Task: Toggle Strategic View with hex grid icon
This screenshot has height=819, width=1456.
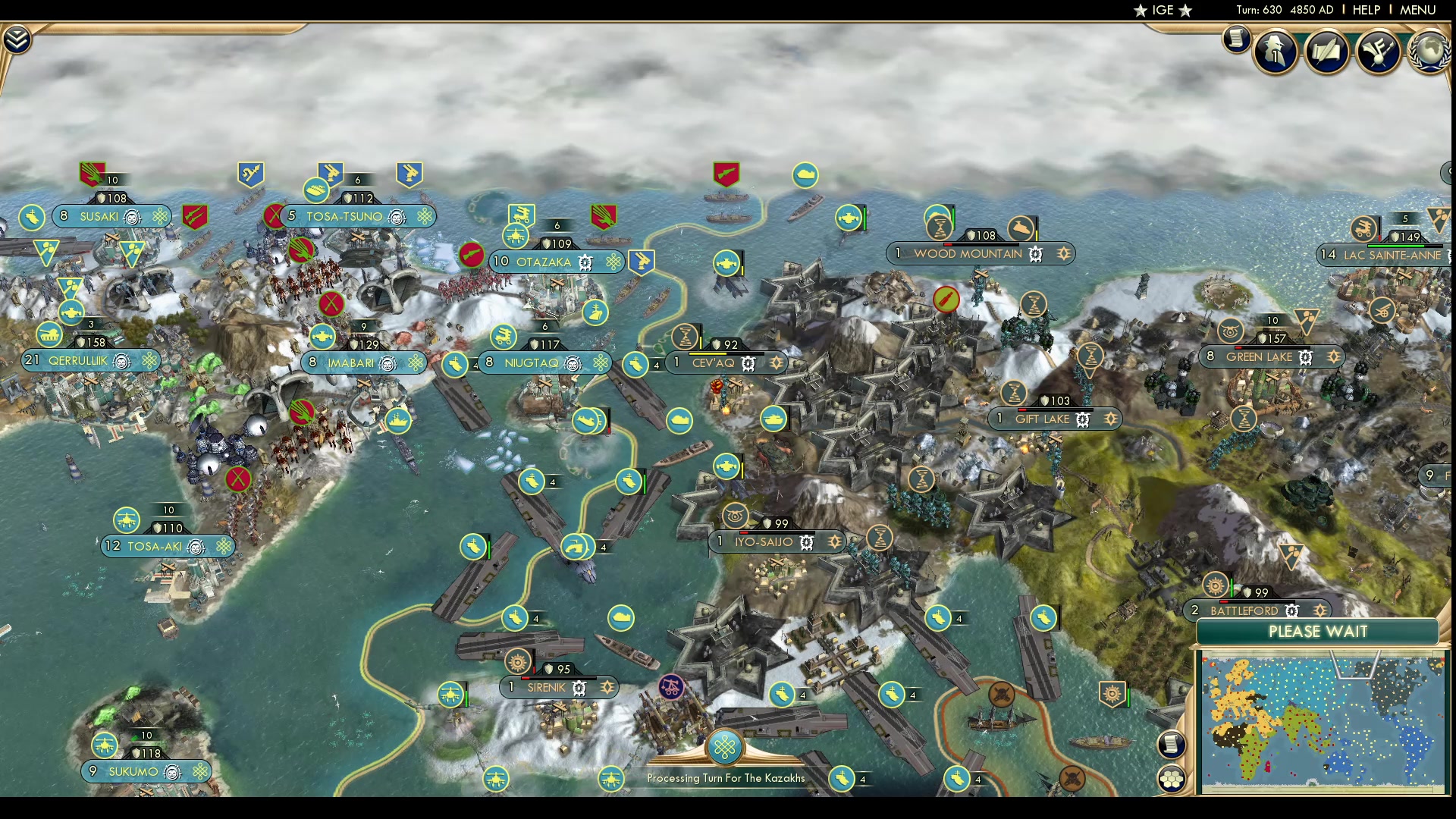Action: pyautogui.click(x=1172, y=778)
